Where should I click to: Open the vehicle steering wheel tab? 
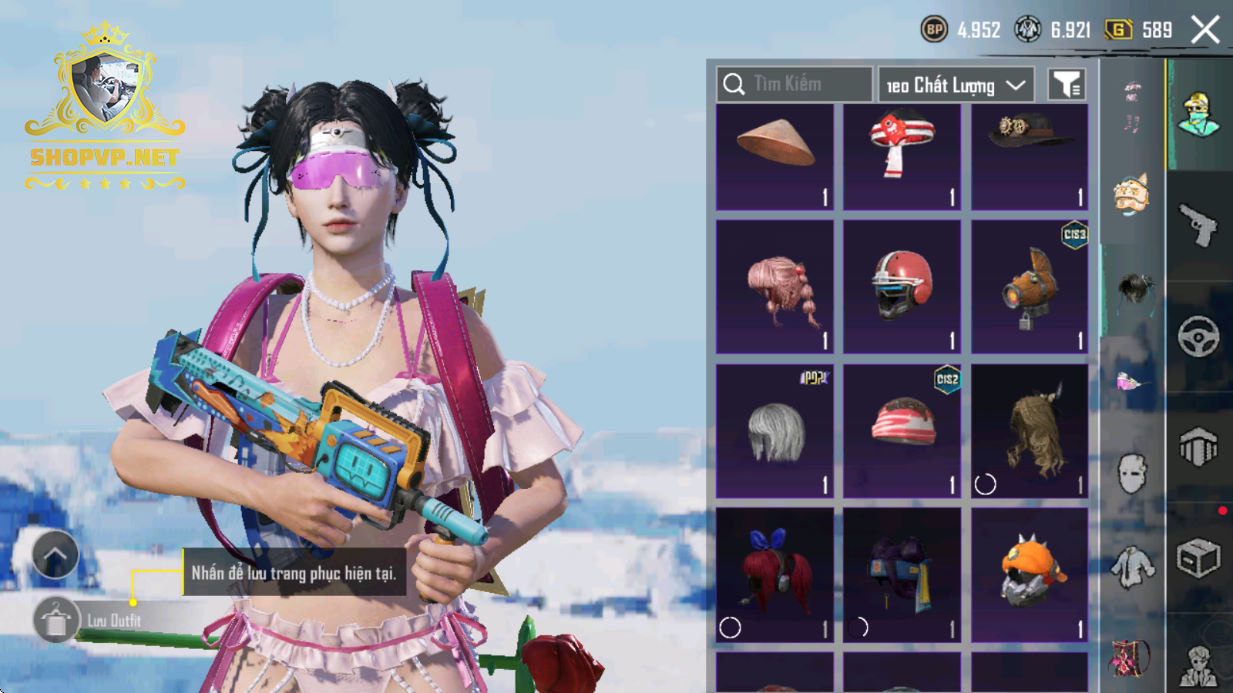click(x=1198, y=338)
